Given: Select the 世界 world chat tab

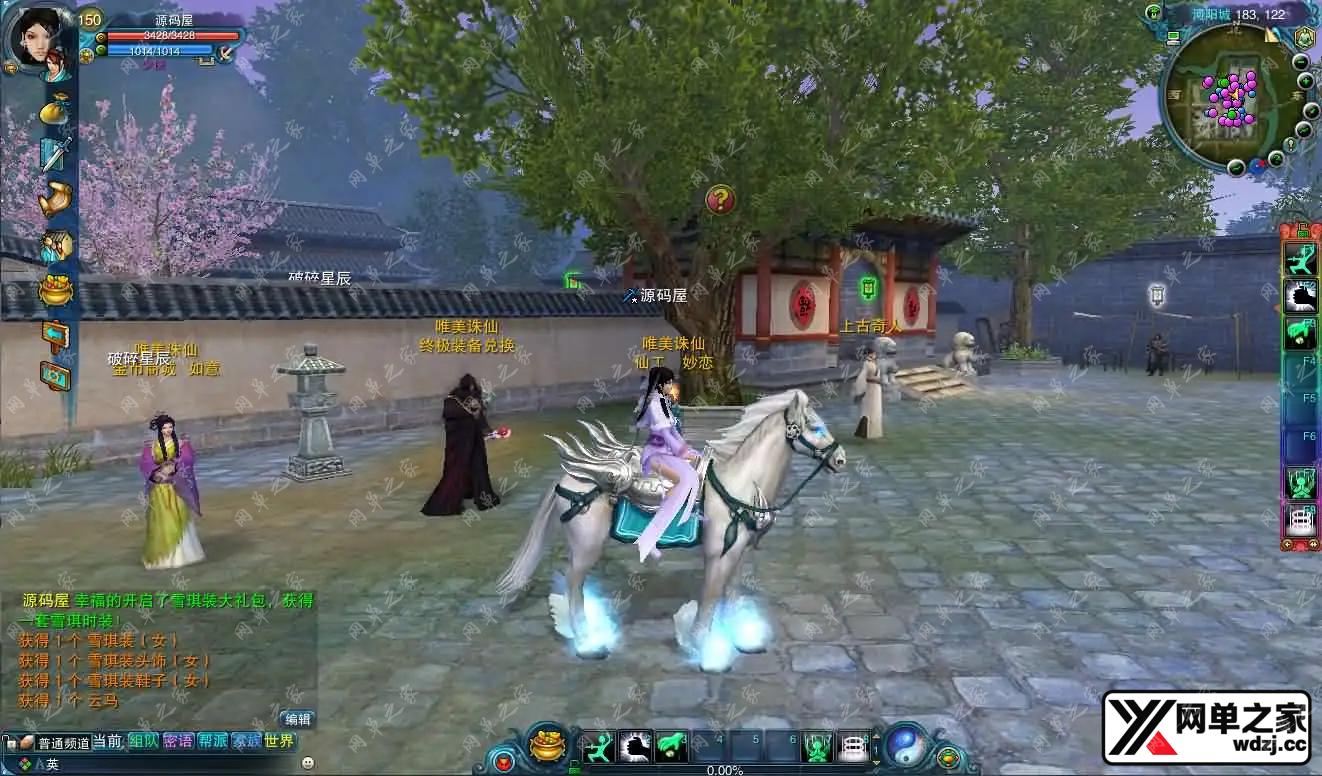Looking at the screenshot, I should click(280, 742).
